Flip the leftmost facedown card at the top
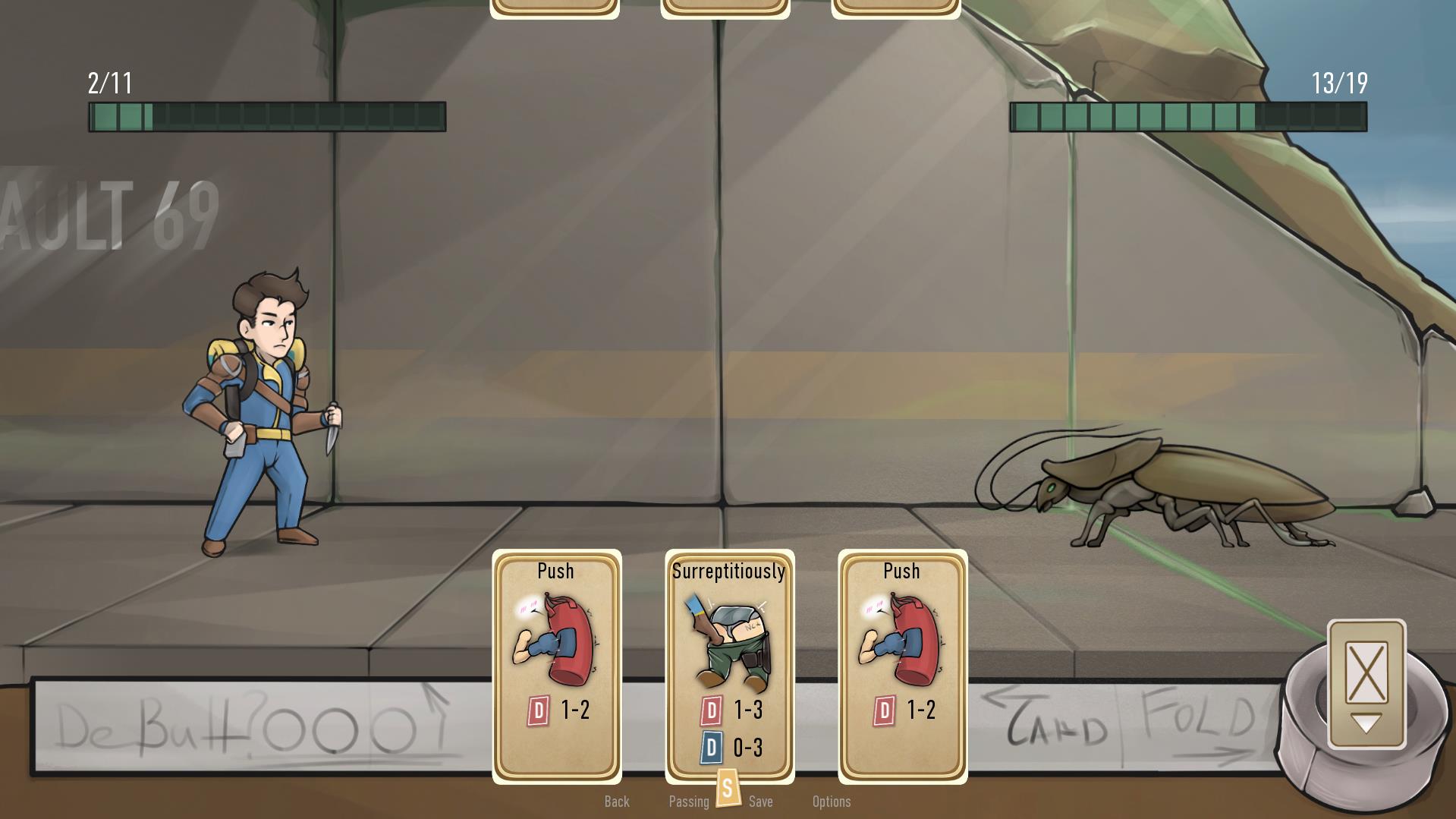The height and width of the screenshot is (819, 1456). pyautogui.click(x=555, y=6)
